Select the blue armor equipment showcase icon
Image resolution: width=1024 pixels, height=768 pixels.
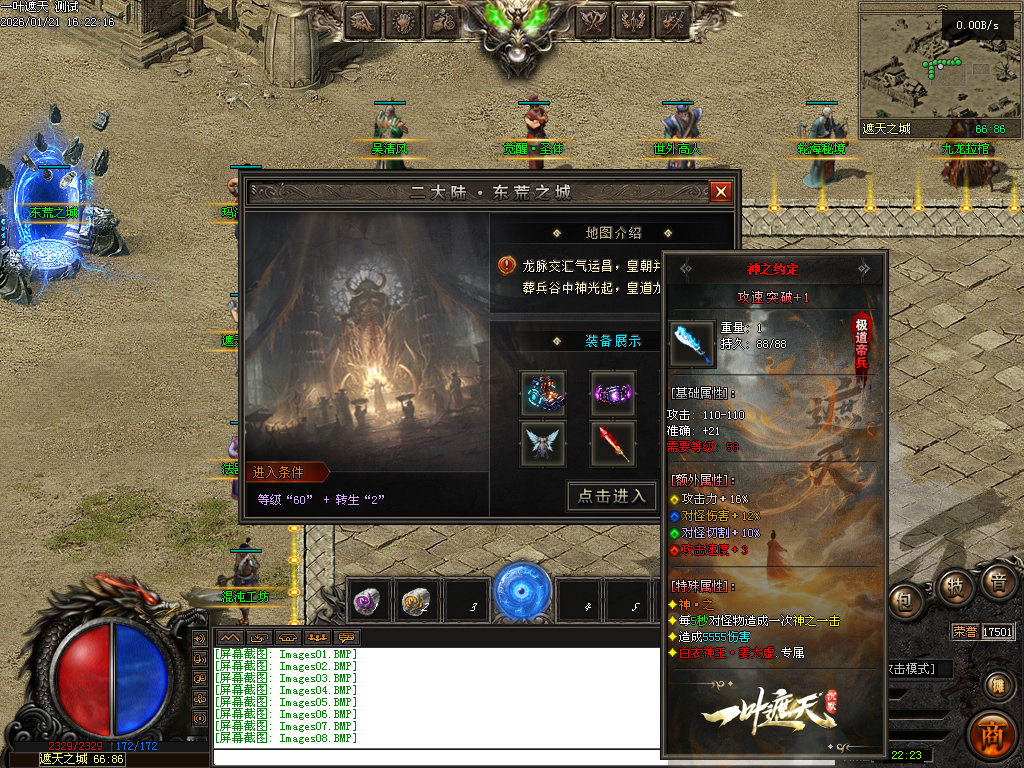(543, 393)
